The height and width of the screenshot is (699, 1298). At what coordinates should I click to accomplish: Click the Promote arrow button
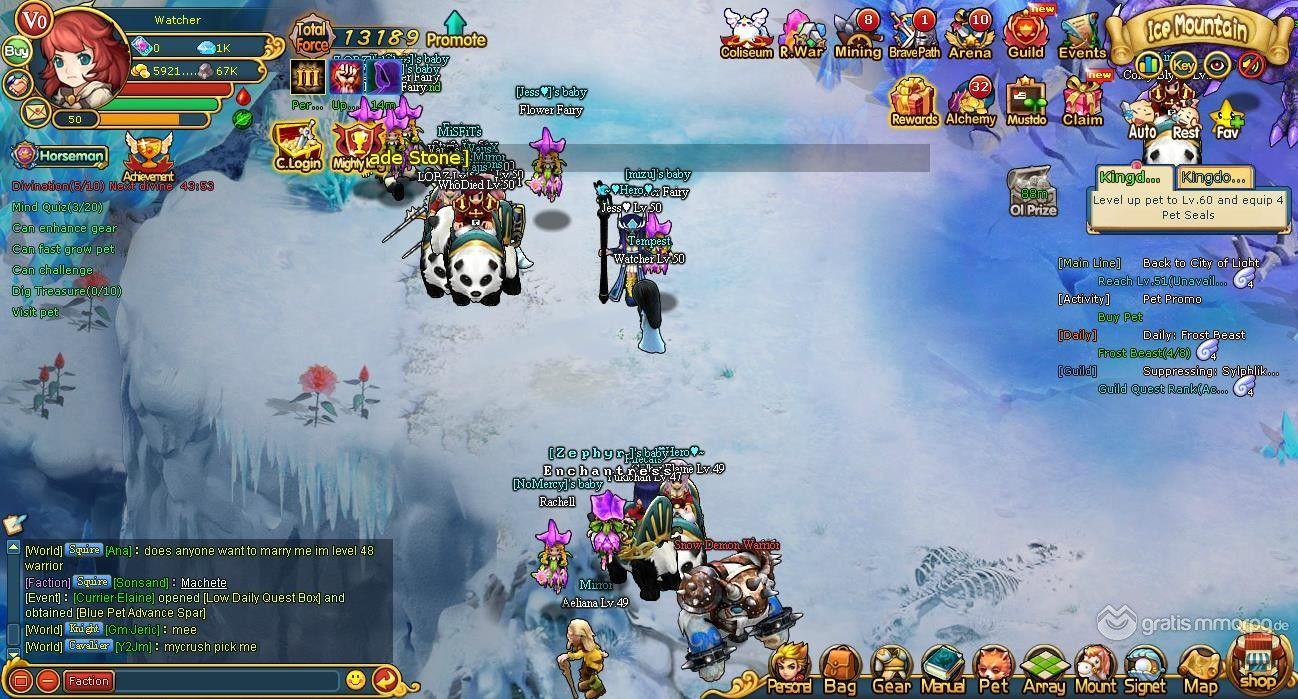coord(455,30)
